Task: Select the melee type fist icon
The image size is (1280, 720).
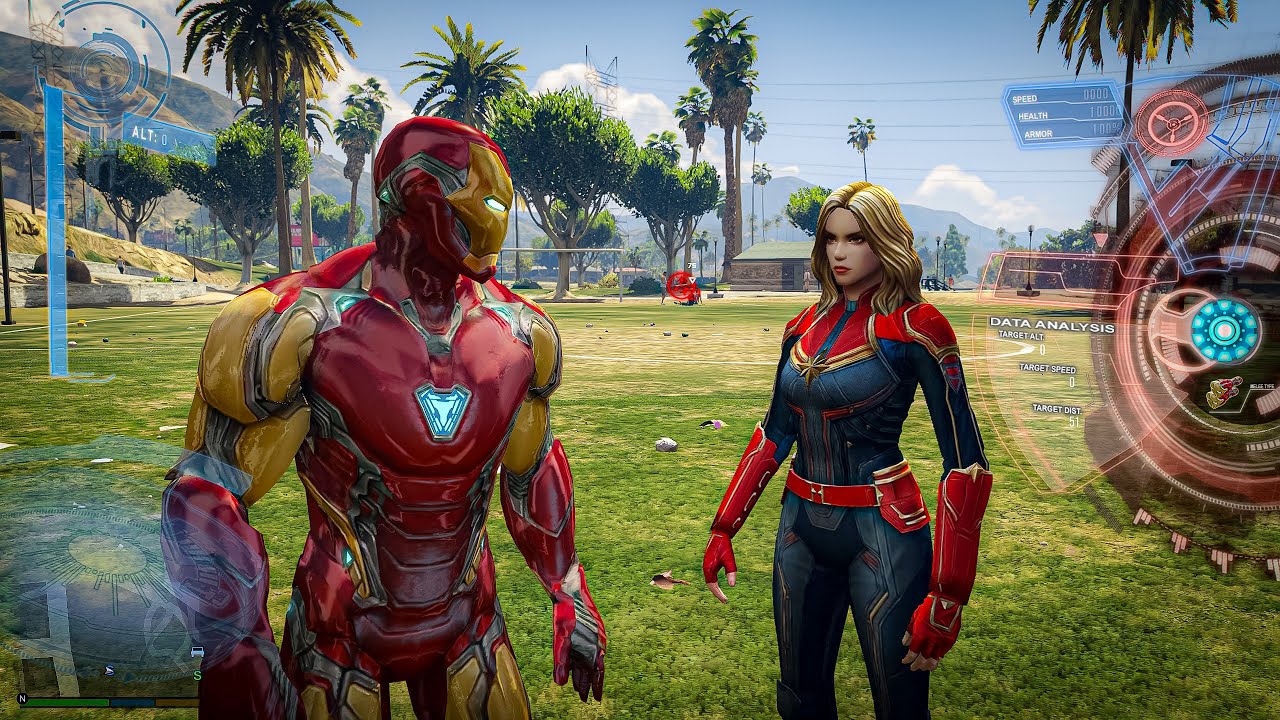Action: [x=1224, y=392]
